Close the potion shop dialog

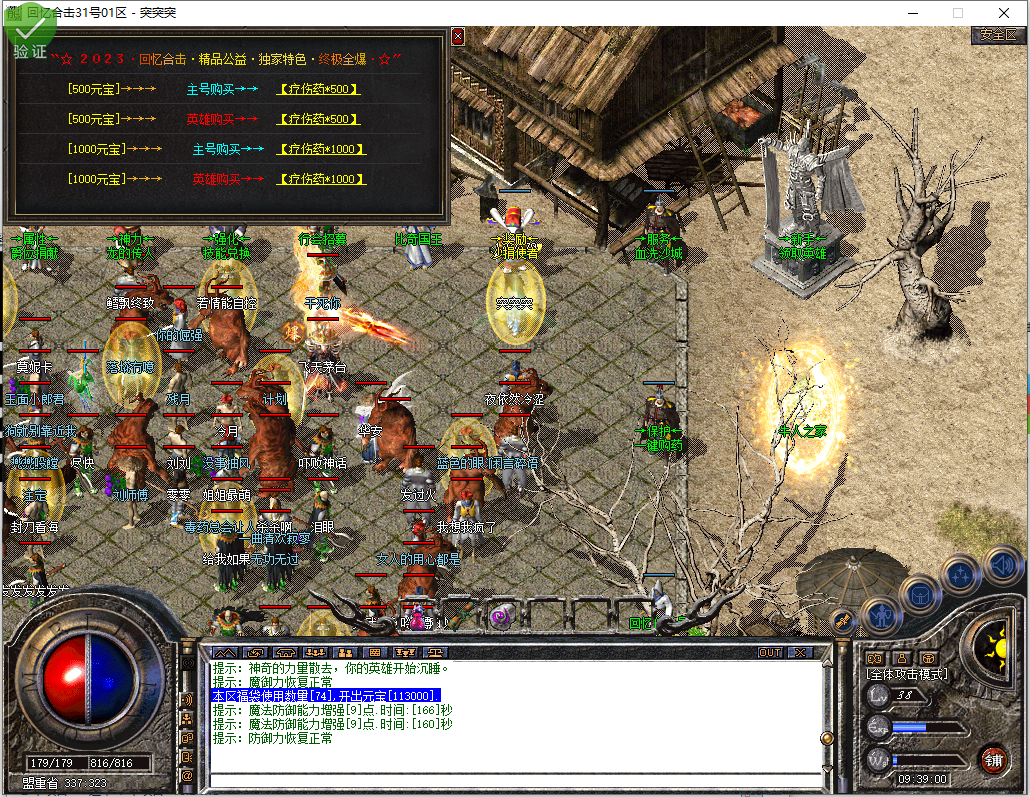pos(458,36)
